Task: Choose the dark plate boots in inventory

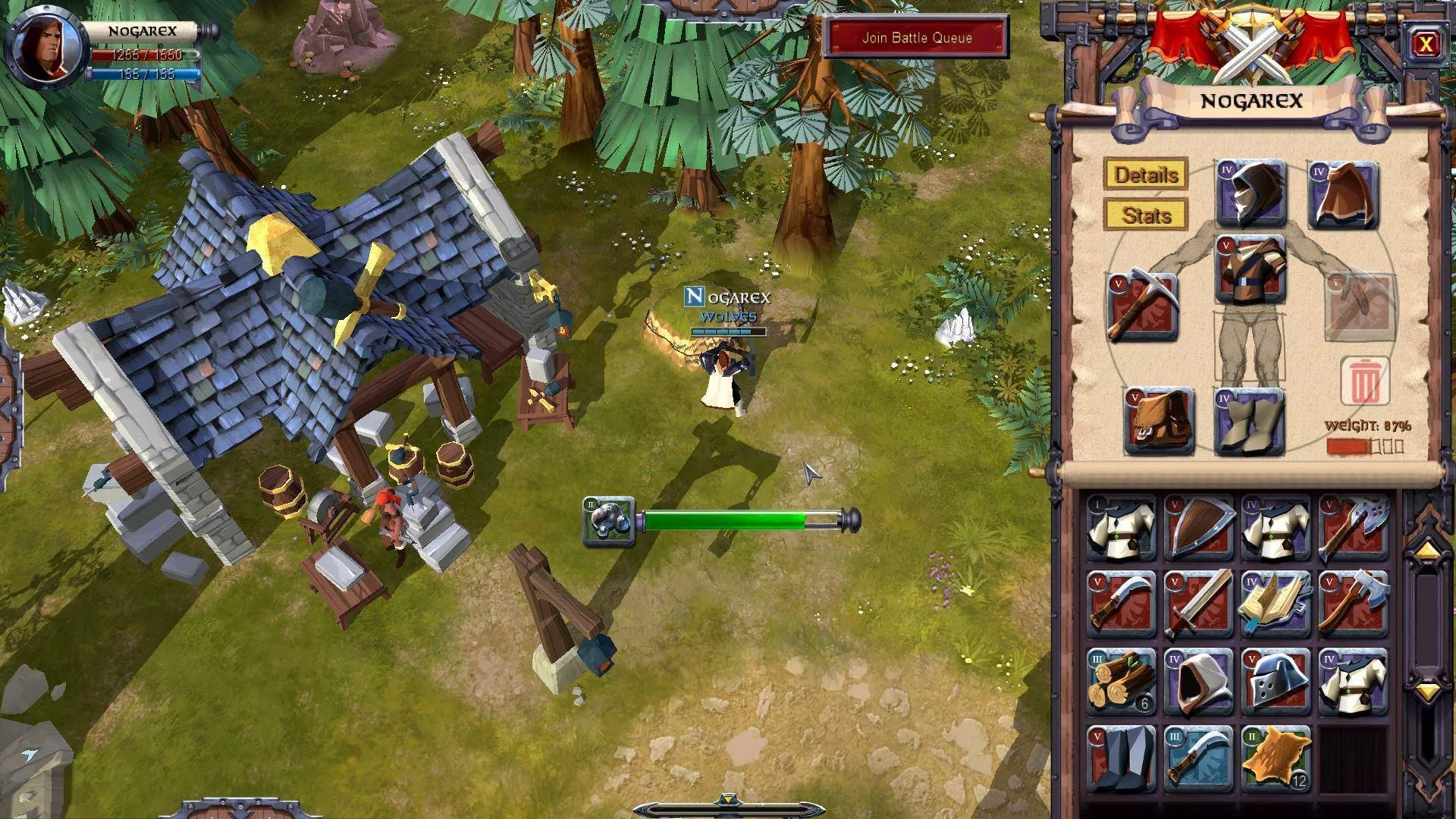Action: pyautogui.click(x=1122, y=759)
